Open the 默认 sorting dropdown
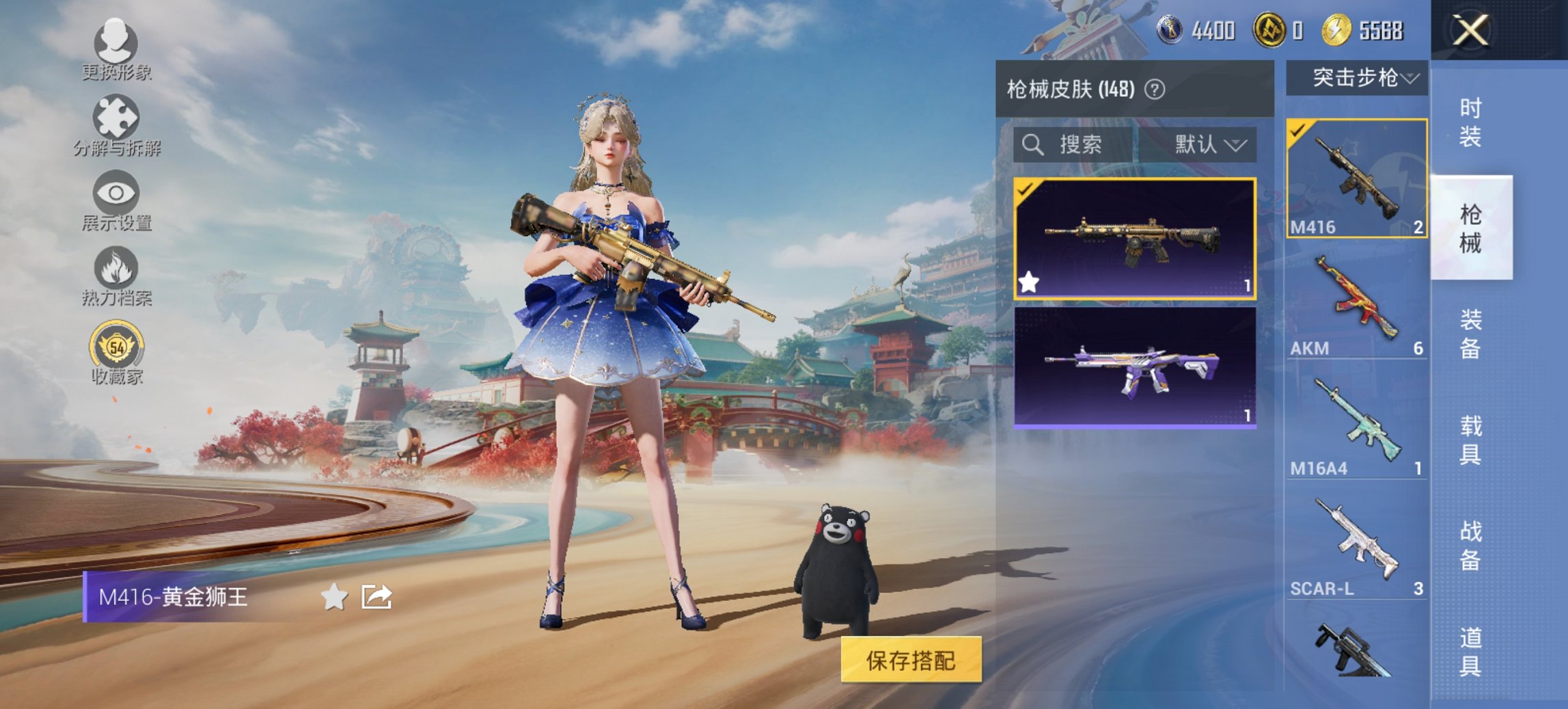 (x=1209, y=146)
